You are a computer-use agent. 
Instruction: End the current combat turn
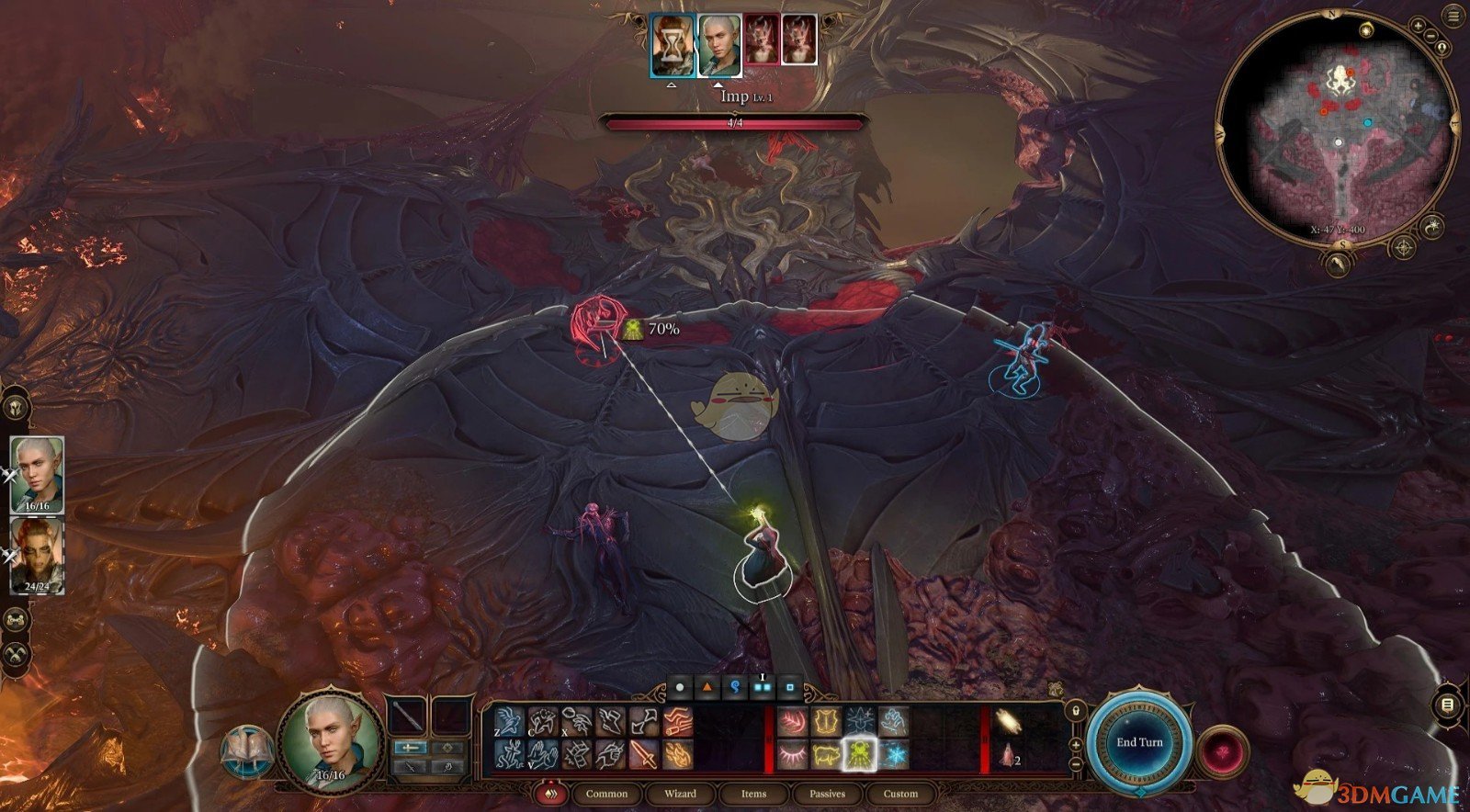(x=1139, y=742)
